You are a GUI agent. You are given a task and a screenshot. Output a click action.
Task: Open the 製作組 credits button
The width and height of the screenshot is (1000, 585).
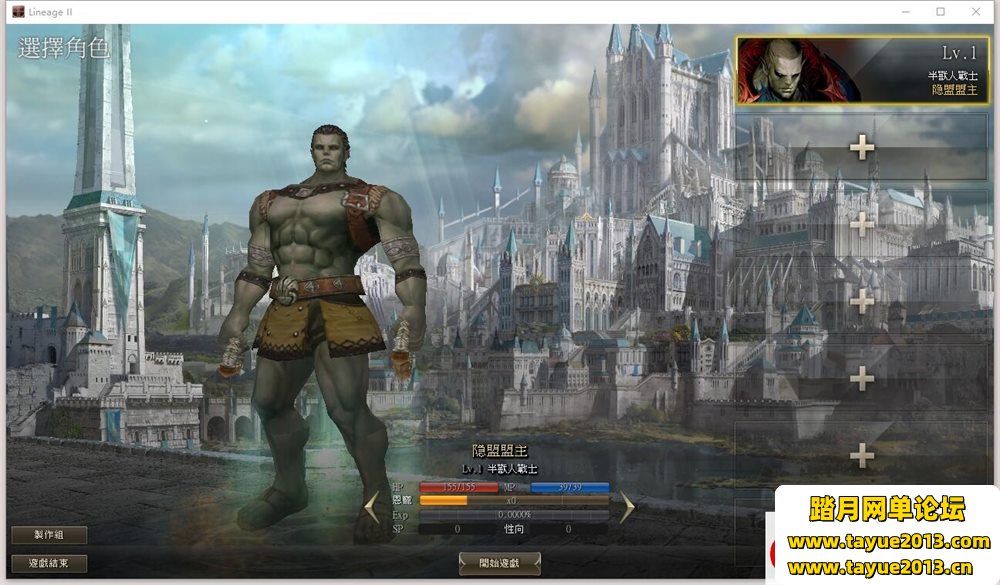[49, 535]
